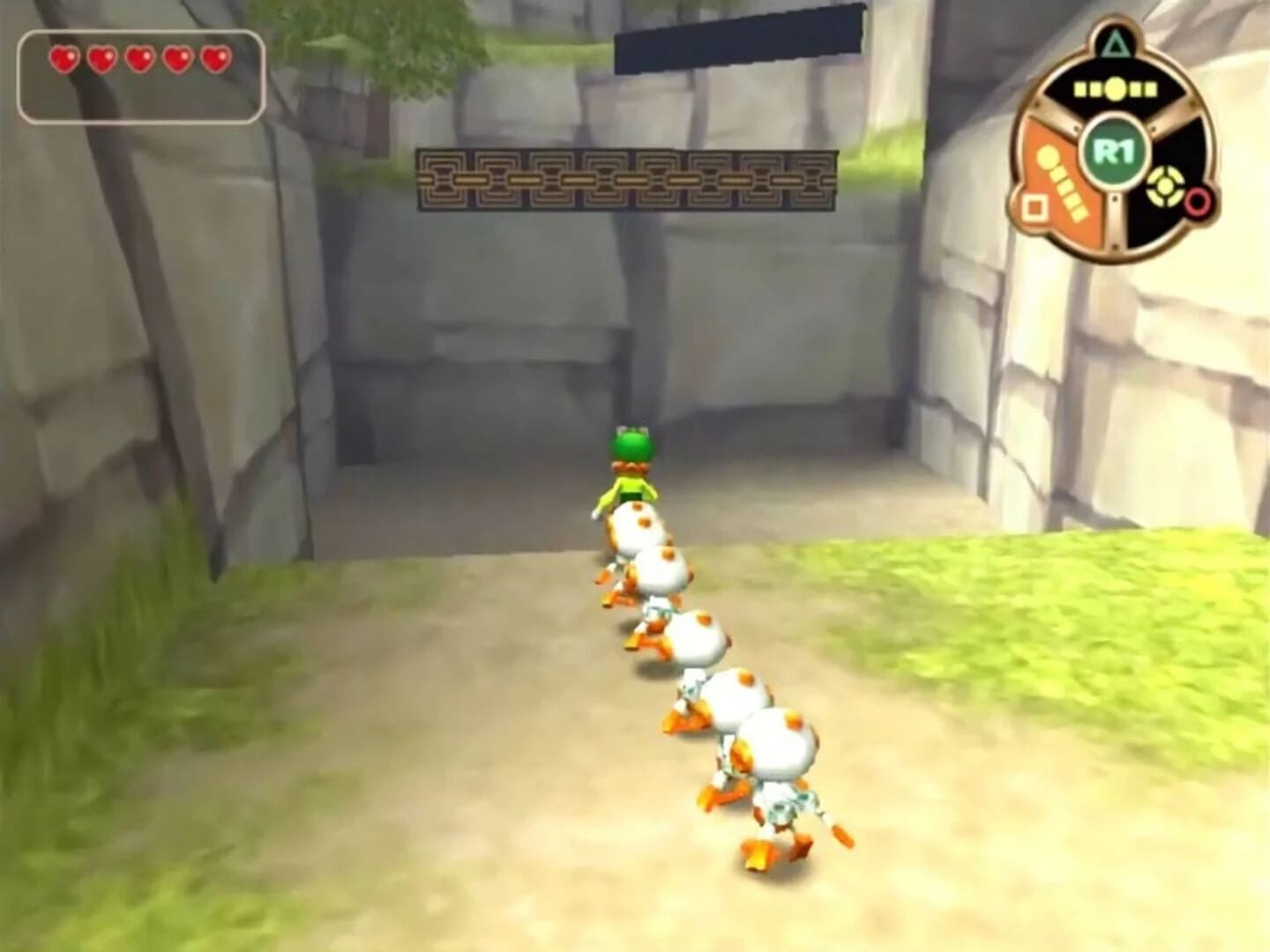Select the Triangle button icon on the command dial
The width and height of the screenshot is (1270, 952).
pyautogui.click(x=1115, y=44)
